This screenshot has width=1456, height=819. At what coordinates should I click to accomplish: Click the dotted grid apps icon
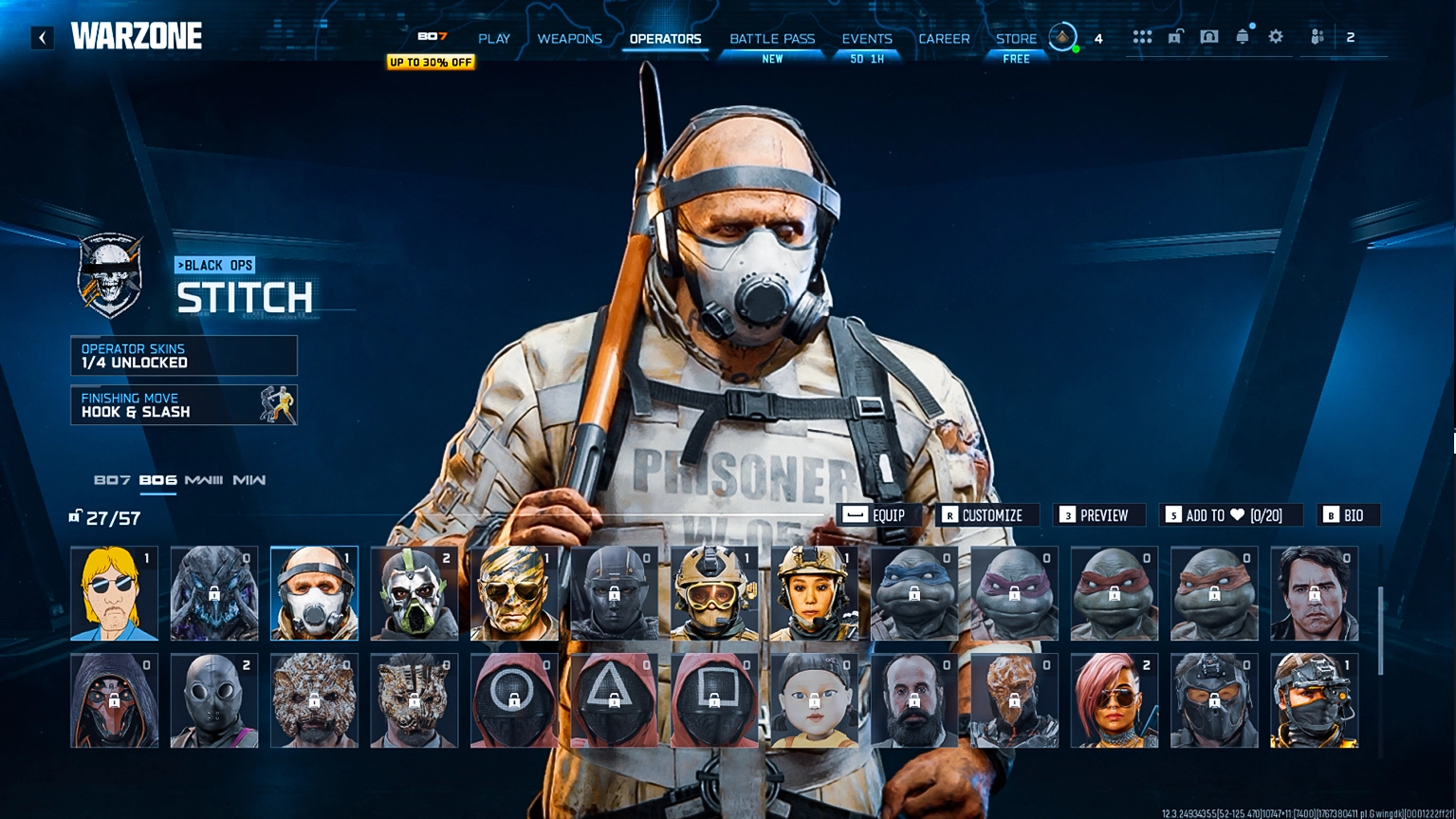tap(1142, 36)
